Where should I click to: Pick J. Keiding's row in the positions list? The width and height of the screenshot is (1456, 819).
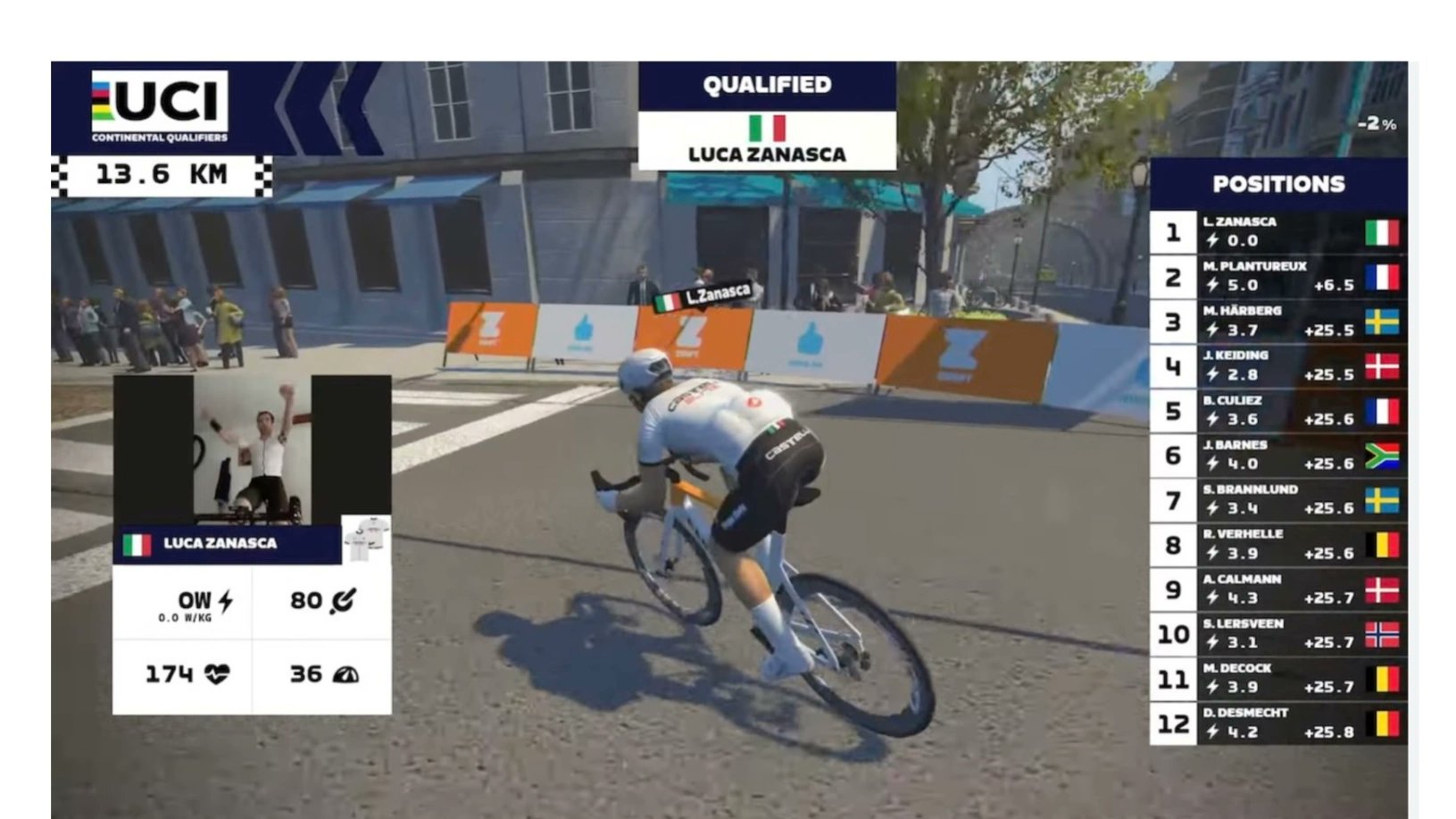tap(1278, 366)
